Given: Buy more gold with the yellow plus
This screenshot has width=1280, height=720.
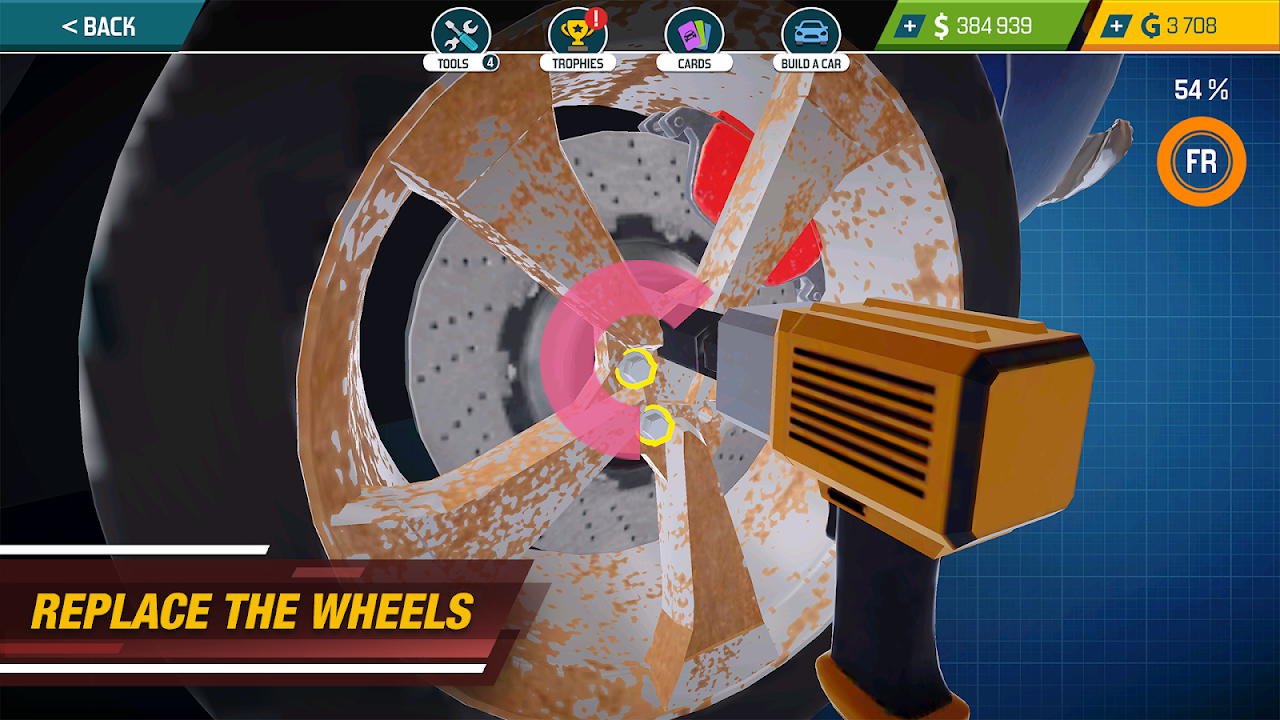Looking at the screenshot, I should point(1116,27).
